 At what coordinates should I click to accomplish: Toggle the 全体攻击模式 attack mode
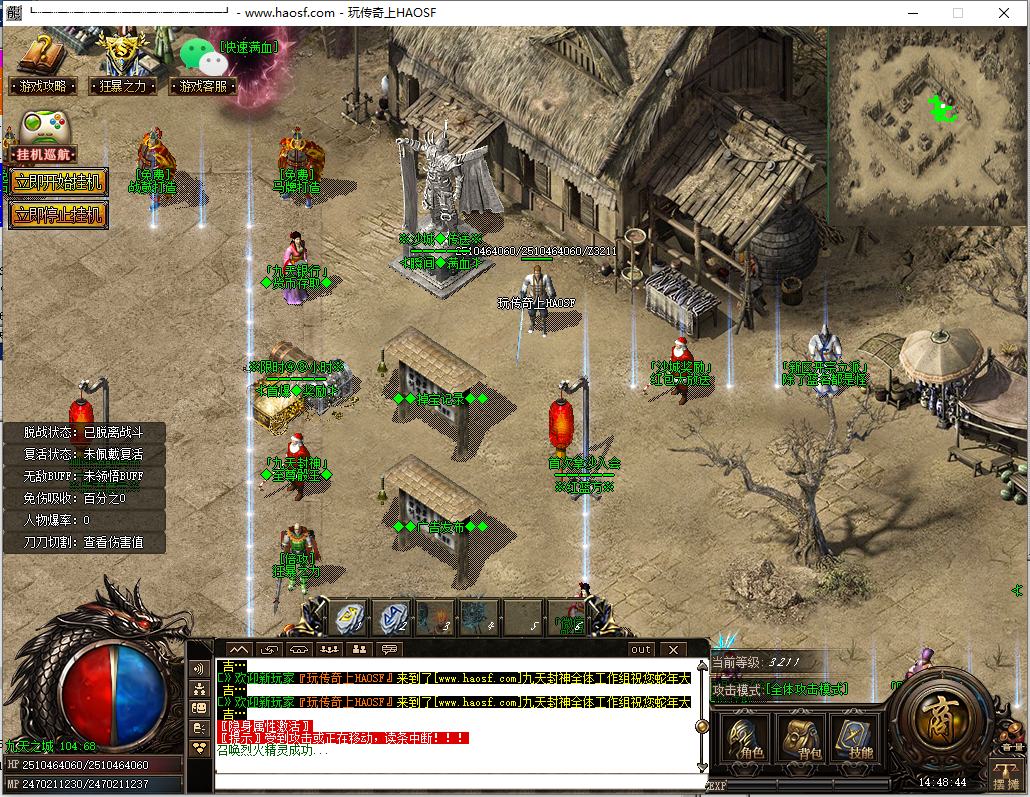tap(806, 690)
